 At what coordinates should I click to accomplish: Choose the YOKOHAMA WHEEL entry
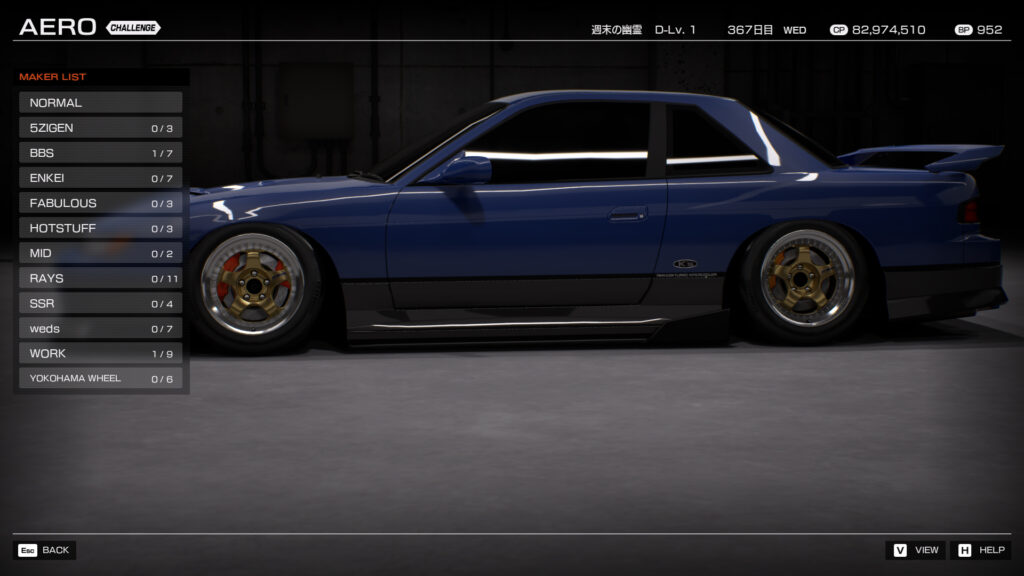100,378
